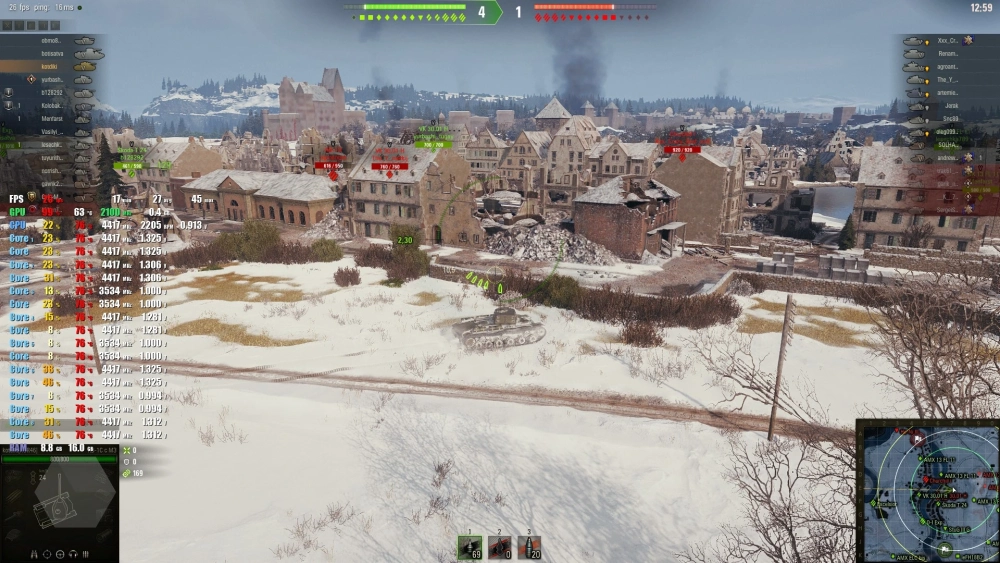Select player kondiki in the allied team list
This screenshot has width=1000, height=563.
pos(50,66)
